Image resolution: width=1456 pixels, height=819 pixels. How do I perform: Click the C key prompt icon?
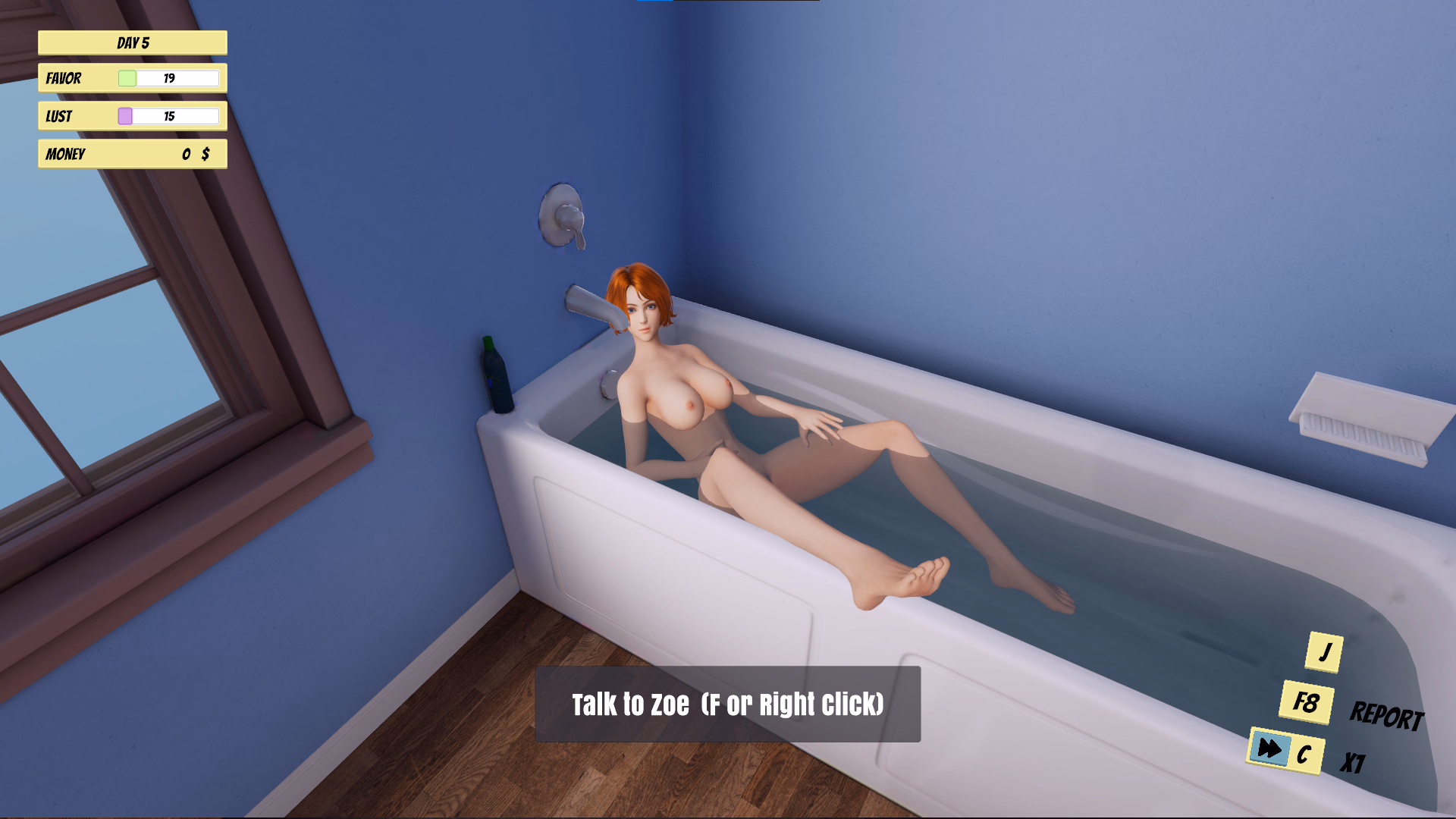1304,754
